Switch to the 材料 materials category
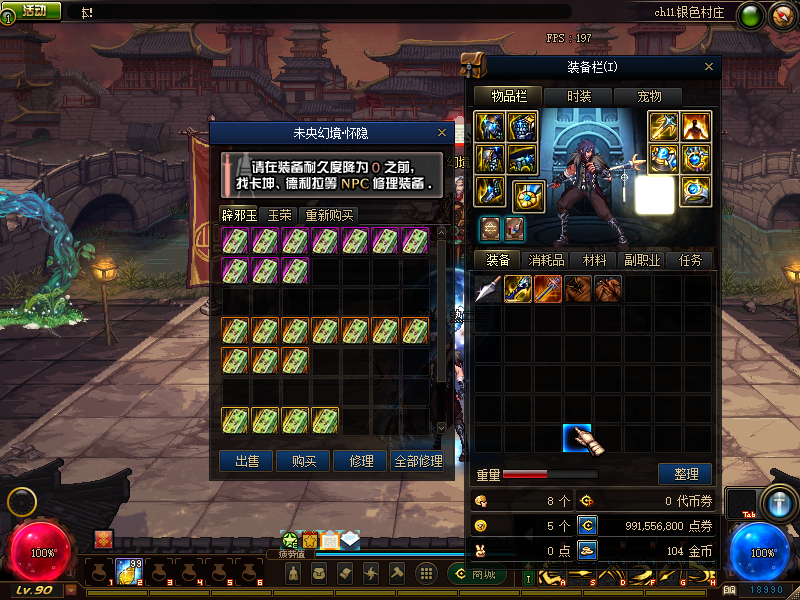 tap(595, 260)
